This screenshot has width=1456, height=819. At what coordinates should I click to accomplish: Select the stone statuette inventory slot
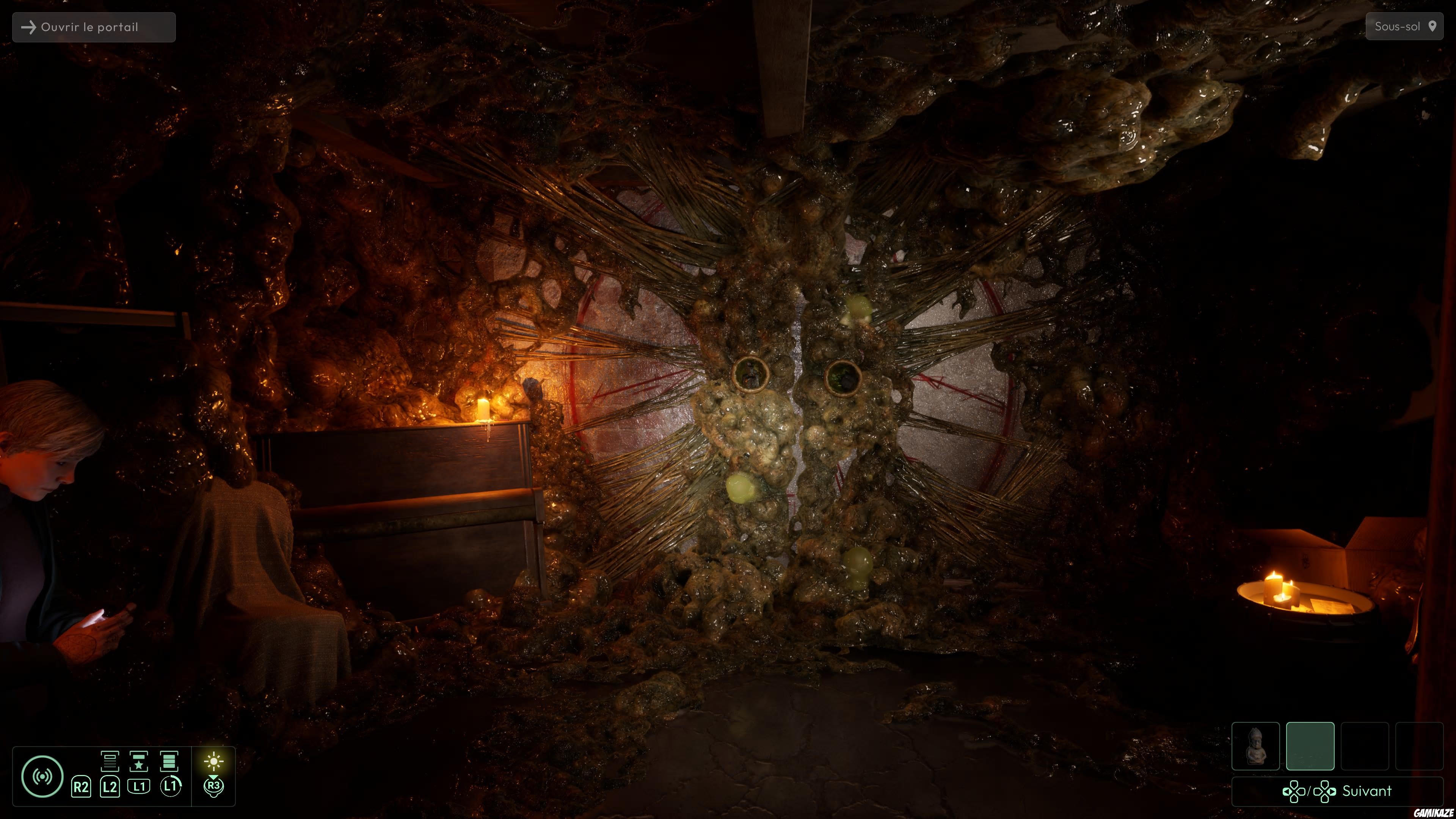tap(1255, 746)
